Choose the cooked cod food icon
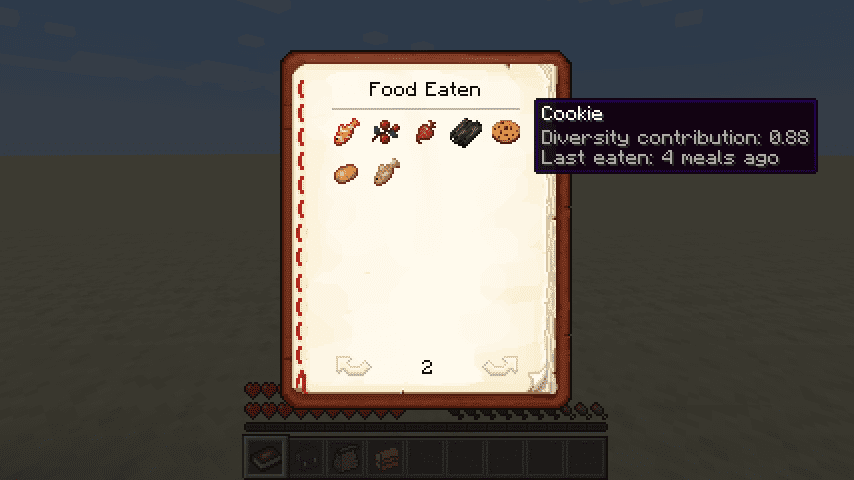 (386, 172)
